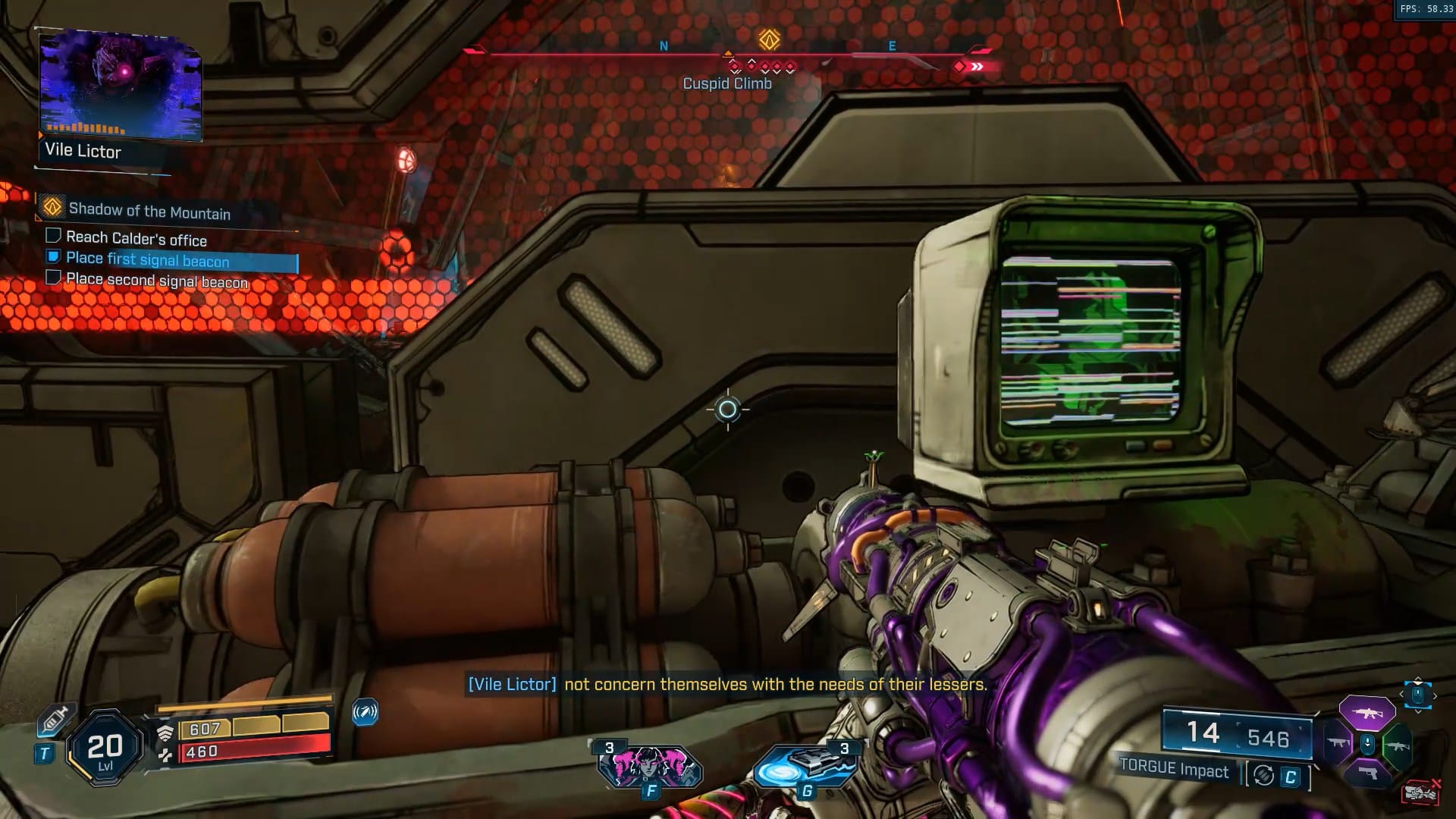The image size is (1456, 819).
Task: Select the top purple assault rifle slot
Action: click(1367, 712)
